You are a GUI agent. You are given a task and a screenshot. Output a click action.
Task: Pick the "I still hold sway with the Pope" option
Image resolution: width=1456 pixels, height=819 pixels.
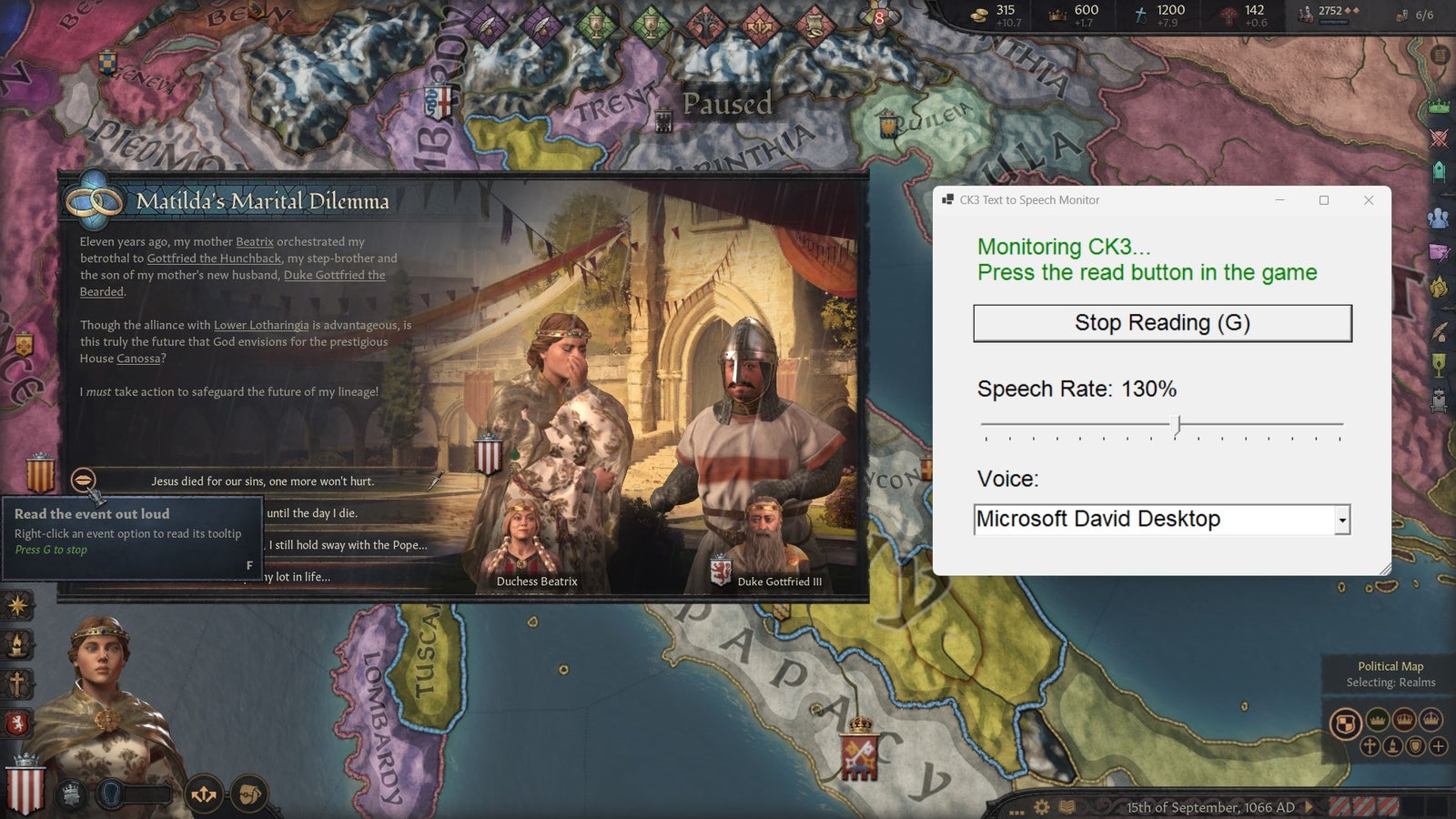tap(348, 545)
